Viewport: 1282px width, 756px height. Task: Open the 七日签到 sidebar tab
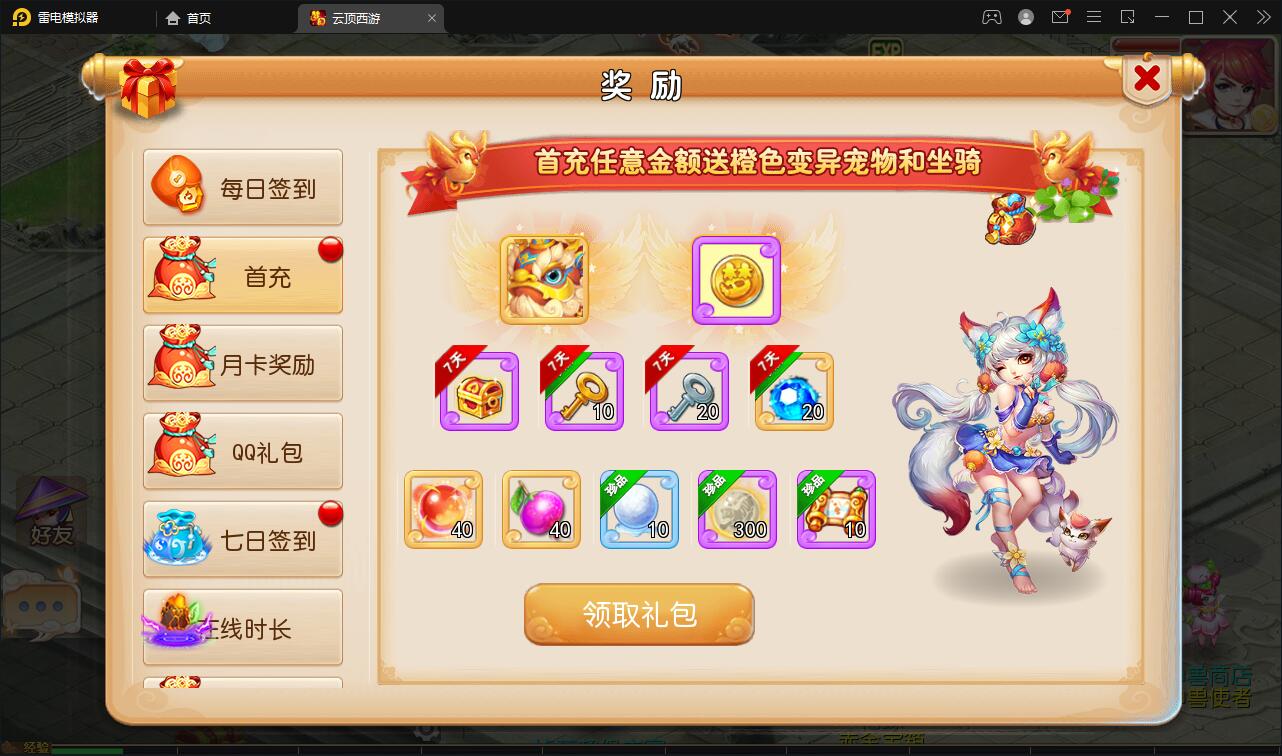pos(243,538)
